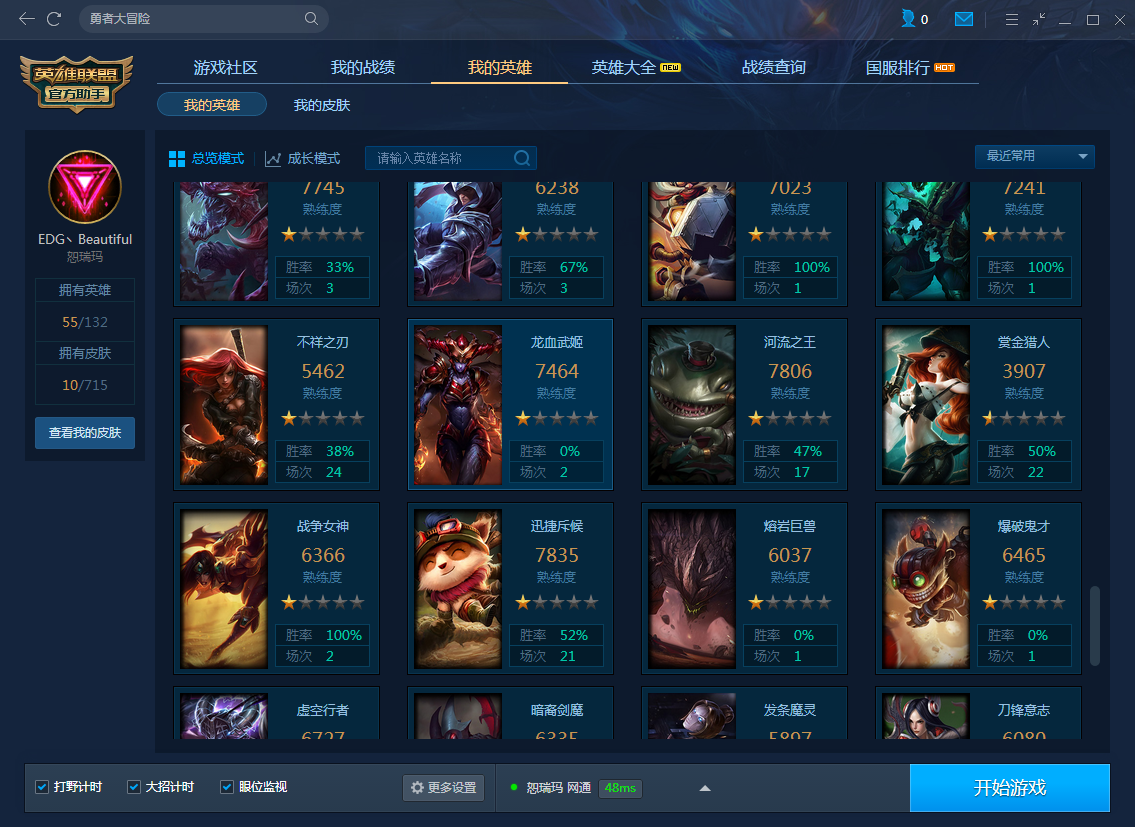Viewport: 1135px width, 827px height.
Task: Open the 最近常用 sort dropdown
Action: coord(1034,157)
